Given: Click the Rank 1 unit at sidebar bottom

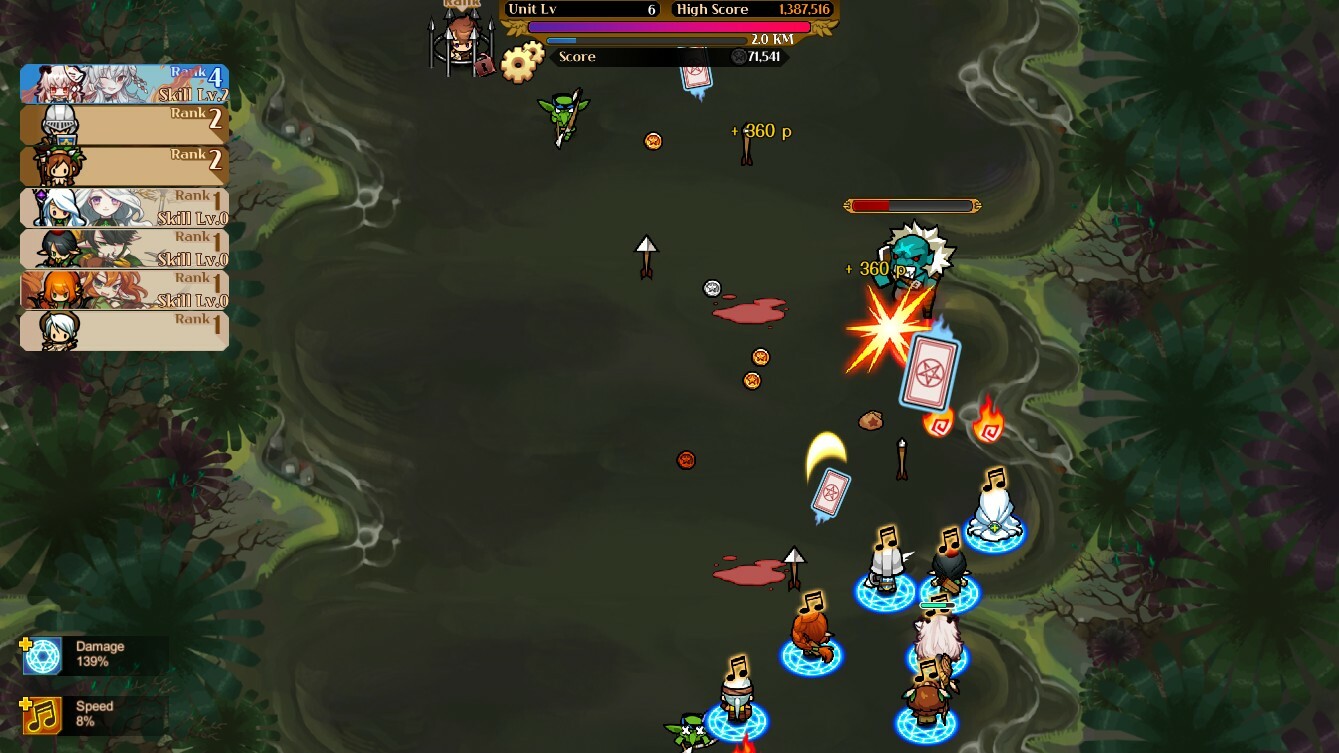Looking at the screenshot, I should click(124, 330).
